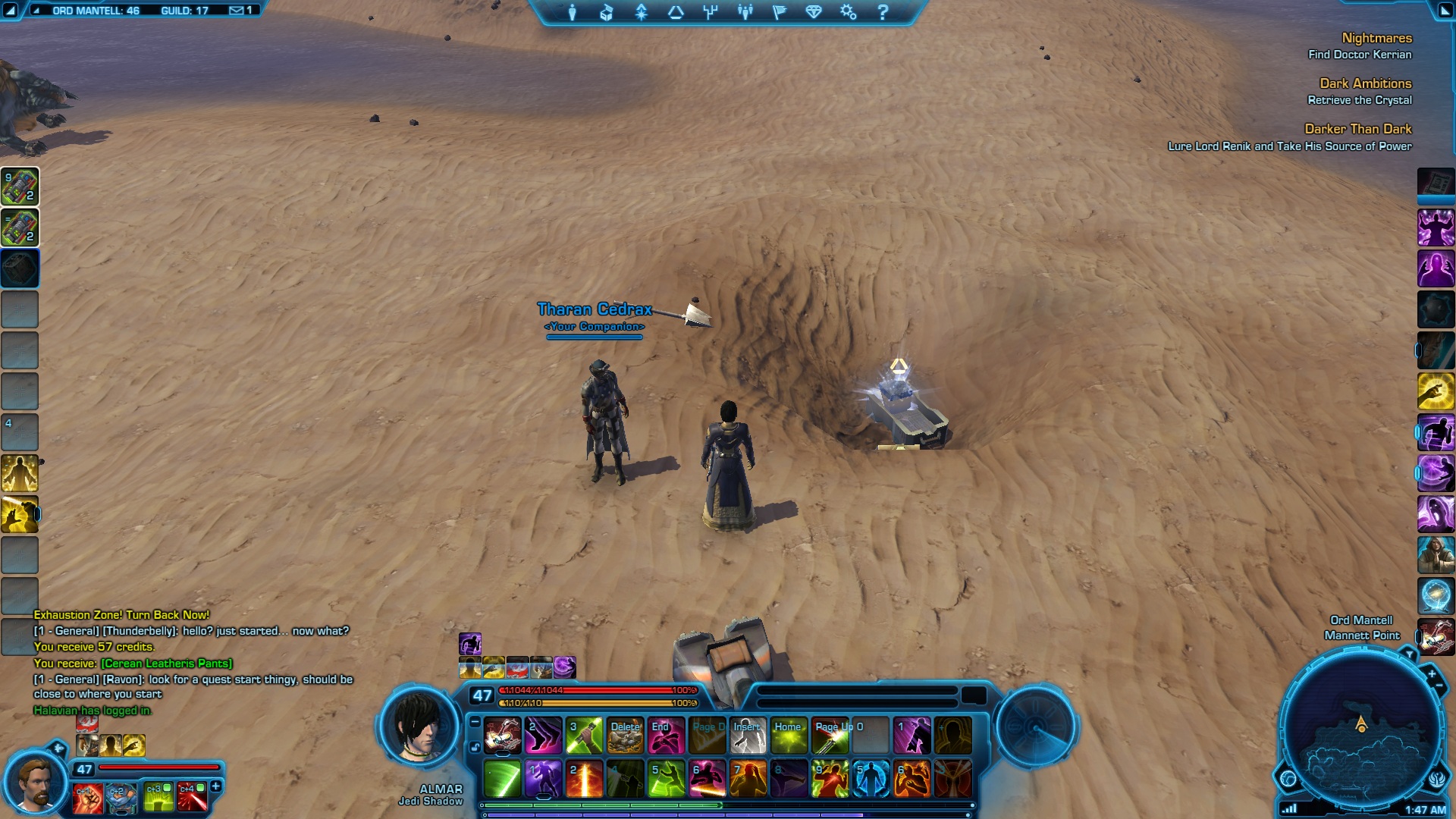Open the guild flag menu icon
The height and width of the screenshot is (819, 1456).
pos(779,12)
